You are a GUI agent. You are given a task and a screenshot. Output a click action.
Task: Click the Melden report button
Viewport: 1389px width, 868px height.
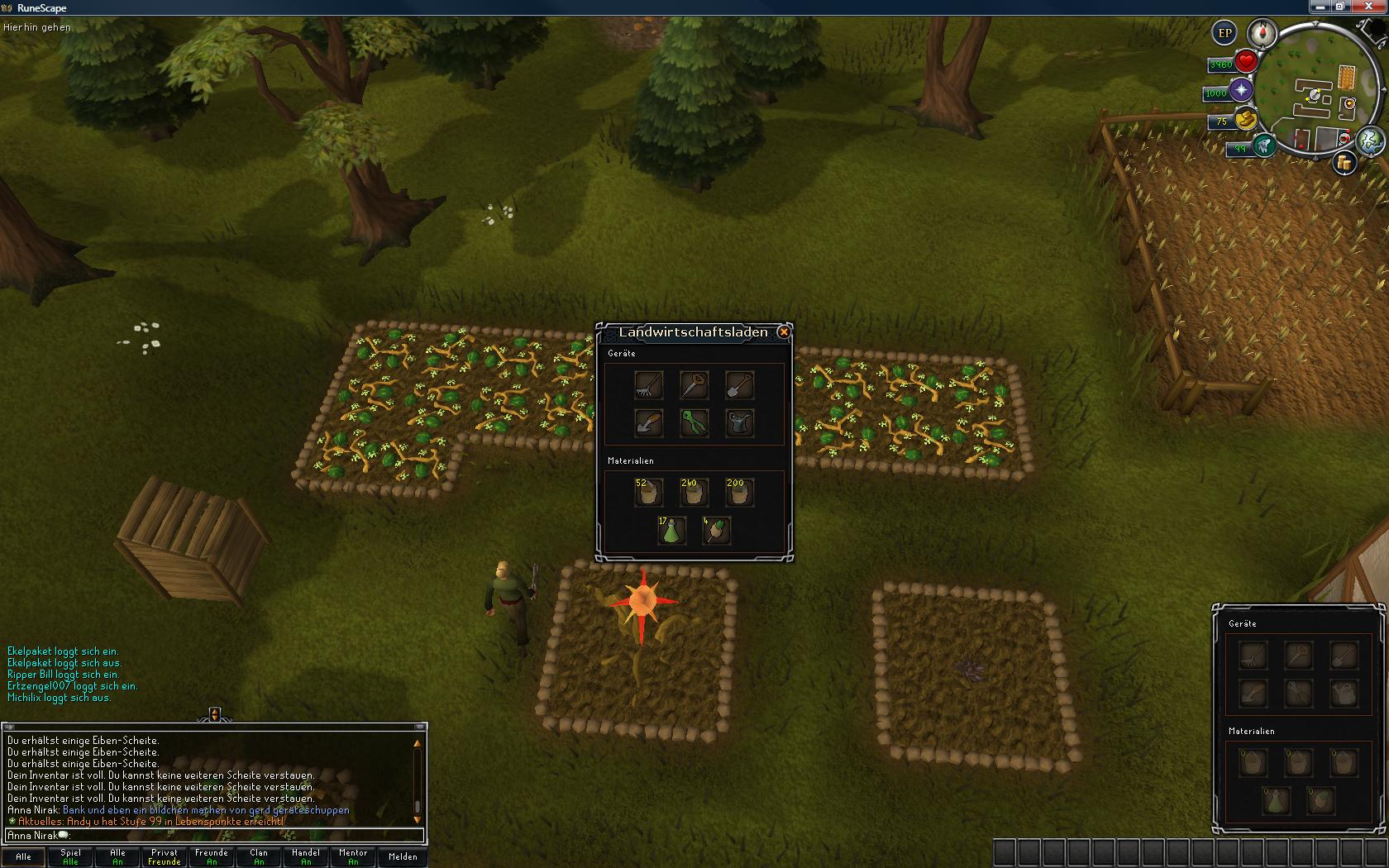point(403,856)
